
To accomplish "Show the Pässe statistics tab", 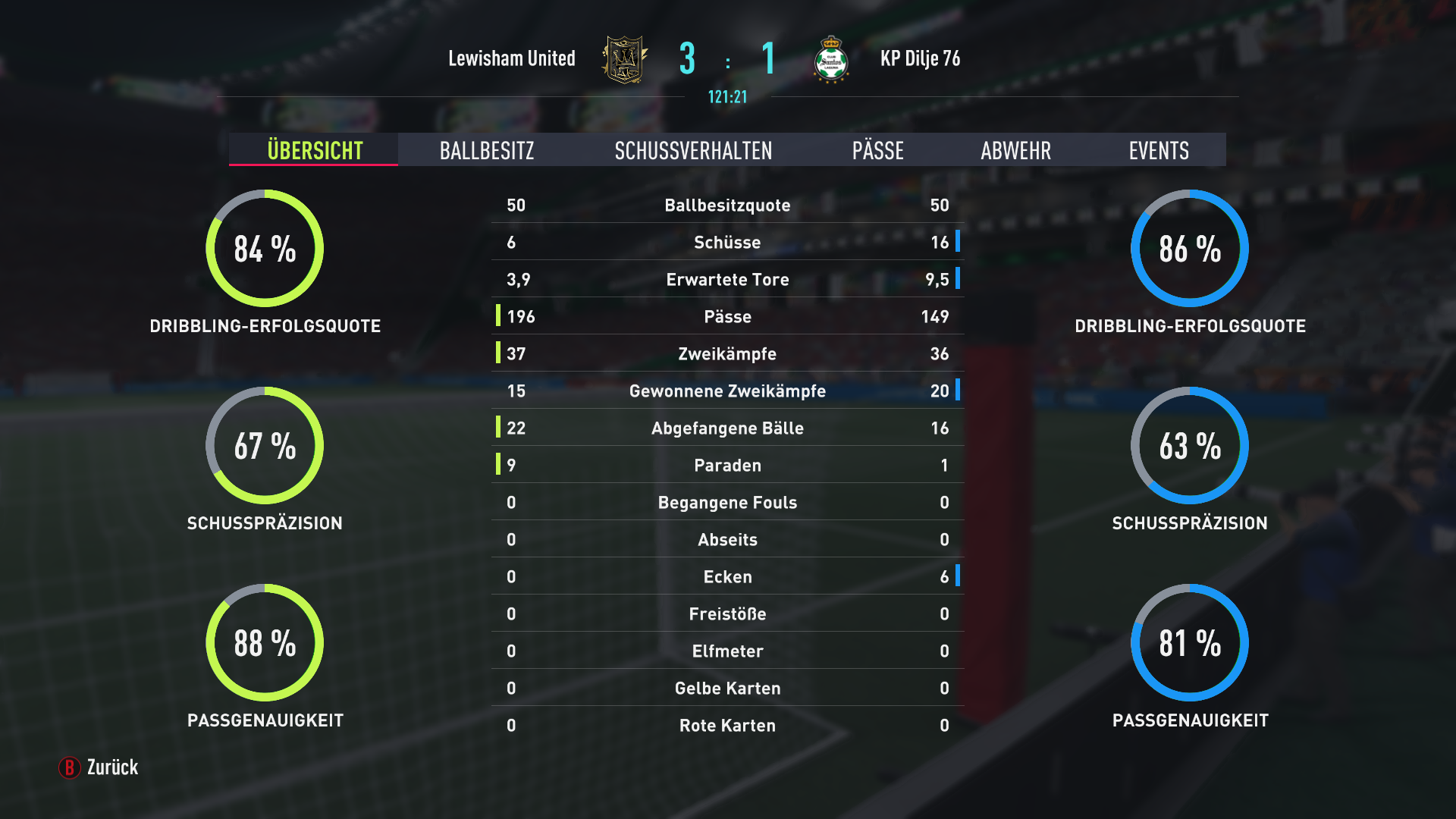I will 877,150.
